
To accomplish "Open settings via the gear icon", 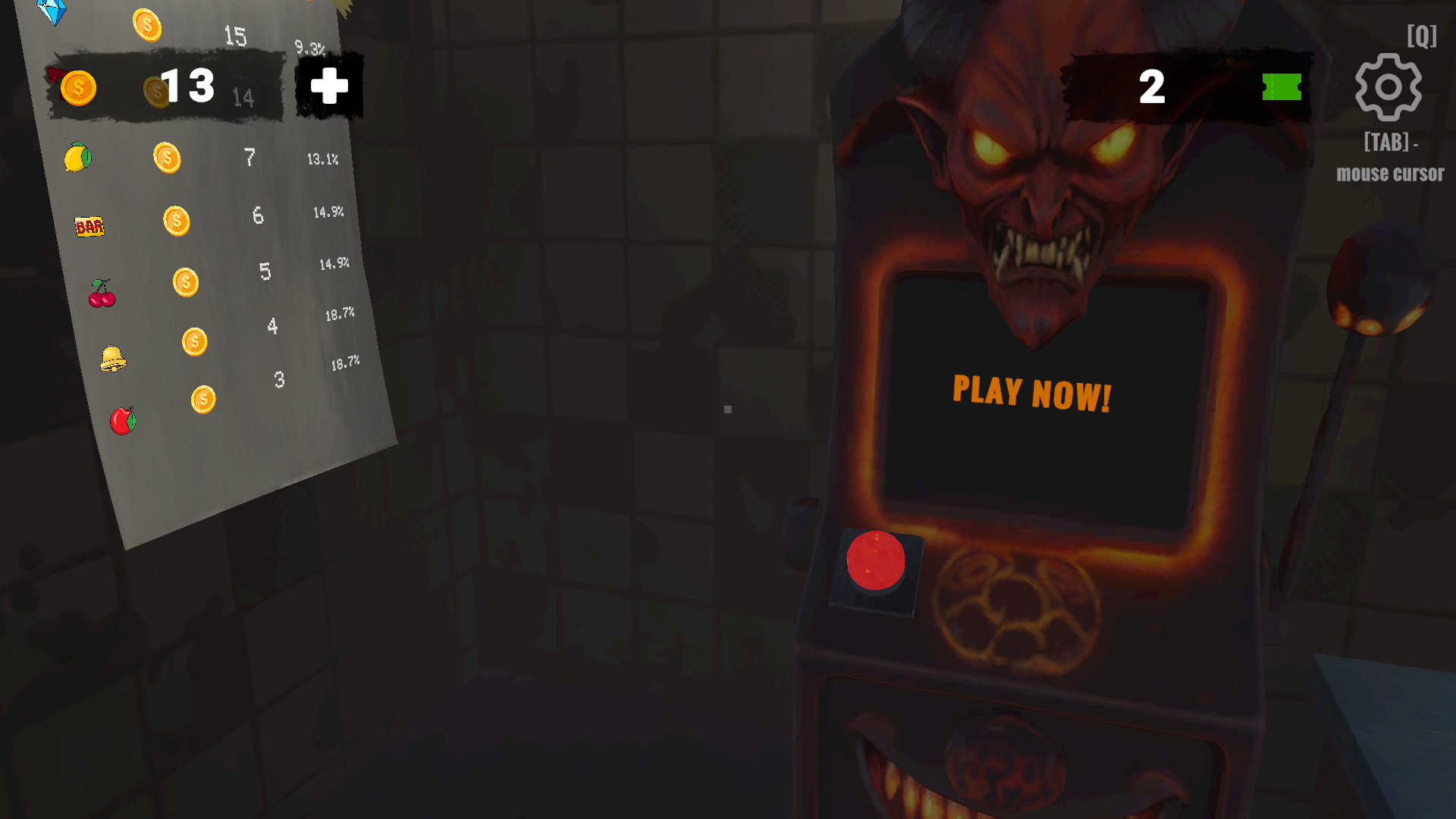I will tap(1389, 87).
